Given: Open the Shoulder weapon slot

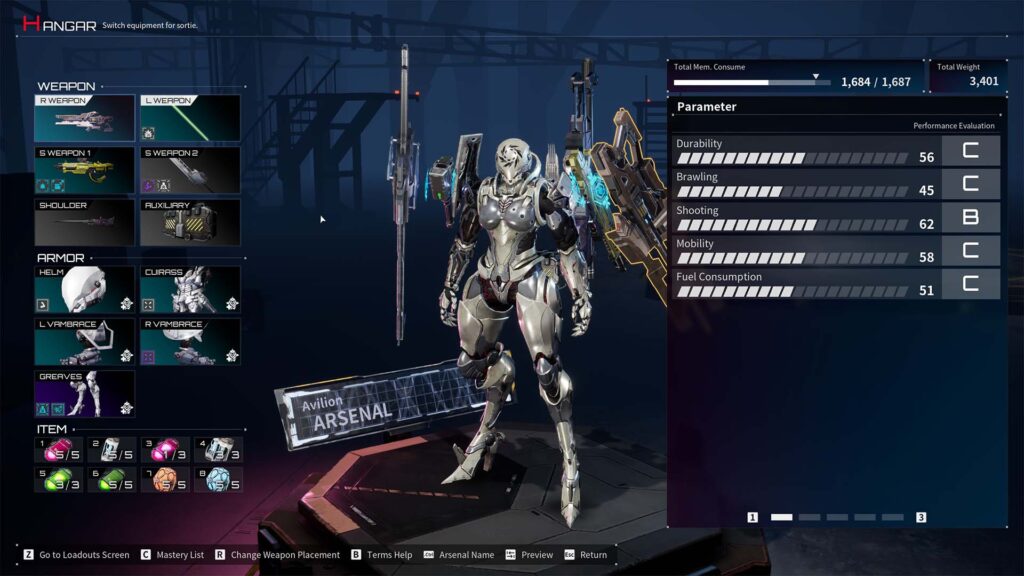Looking at the screenshot, I should [85, 222].
